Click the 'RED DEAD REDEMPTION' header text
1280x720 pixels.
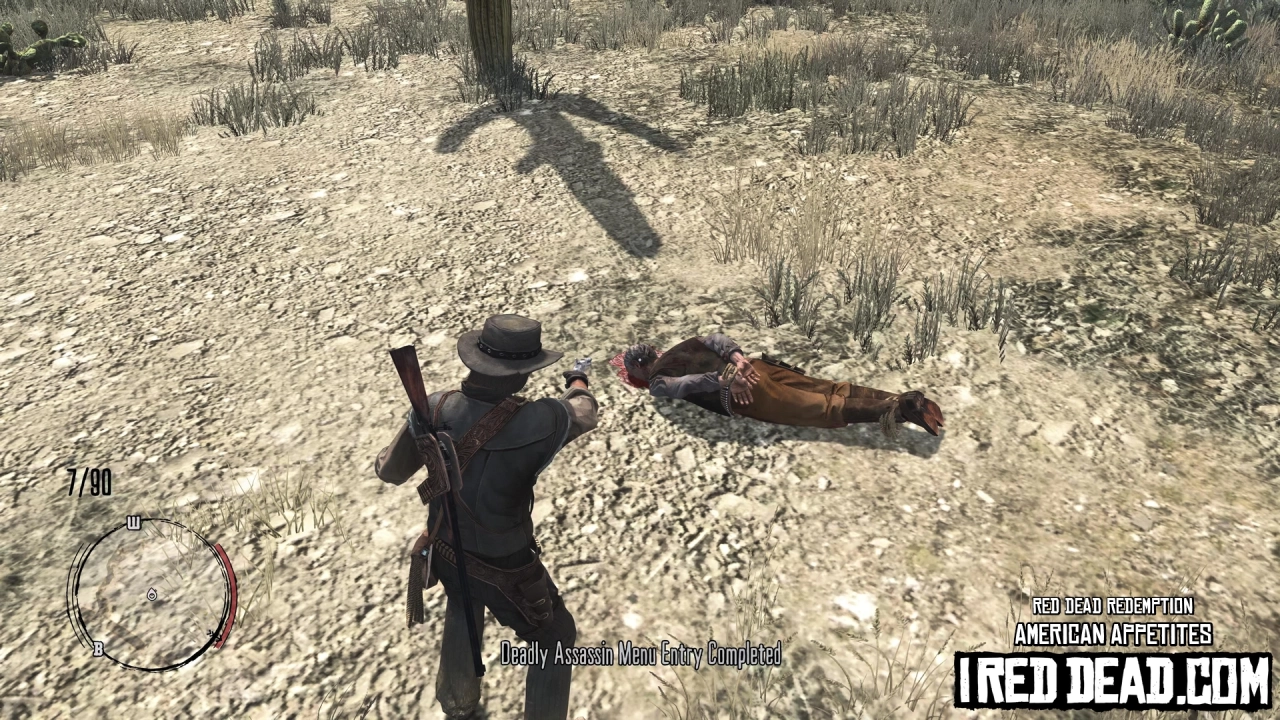1111,606
